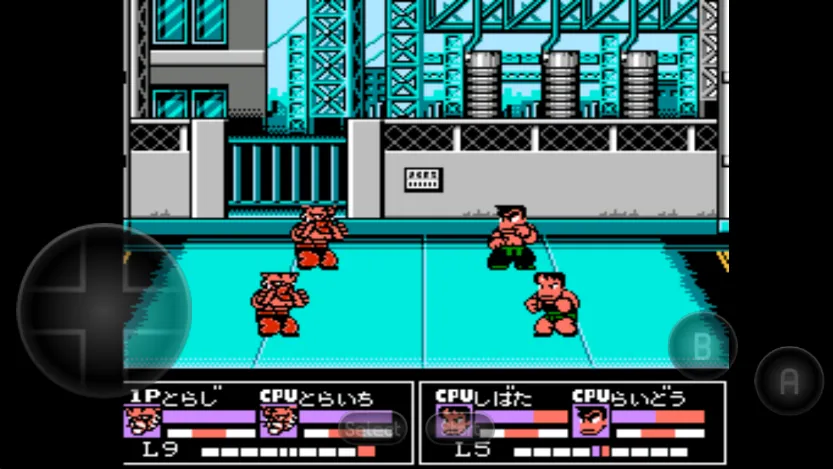Tap the on-screen A button
Image resolution: width=833 pixels, height=469 pixels.
(789, 380)
